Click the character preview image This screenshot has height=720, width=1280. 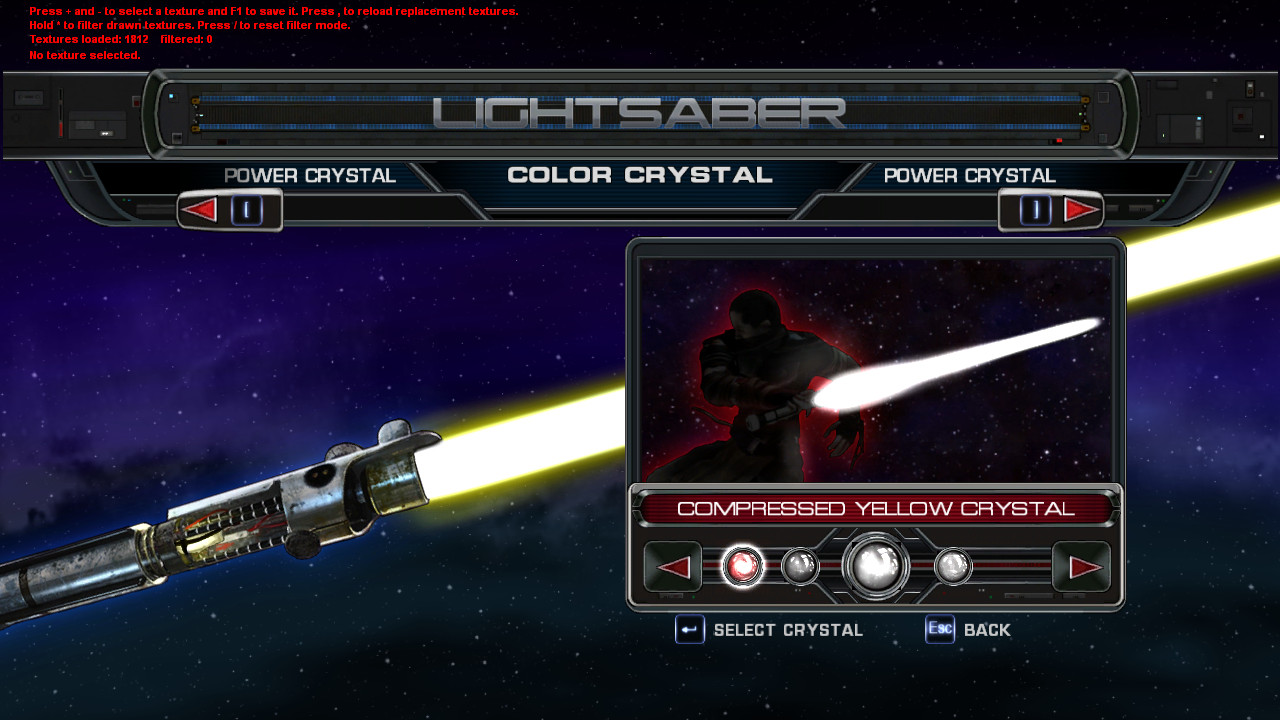click(x=875, y=370)
